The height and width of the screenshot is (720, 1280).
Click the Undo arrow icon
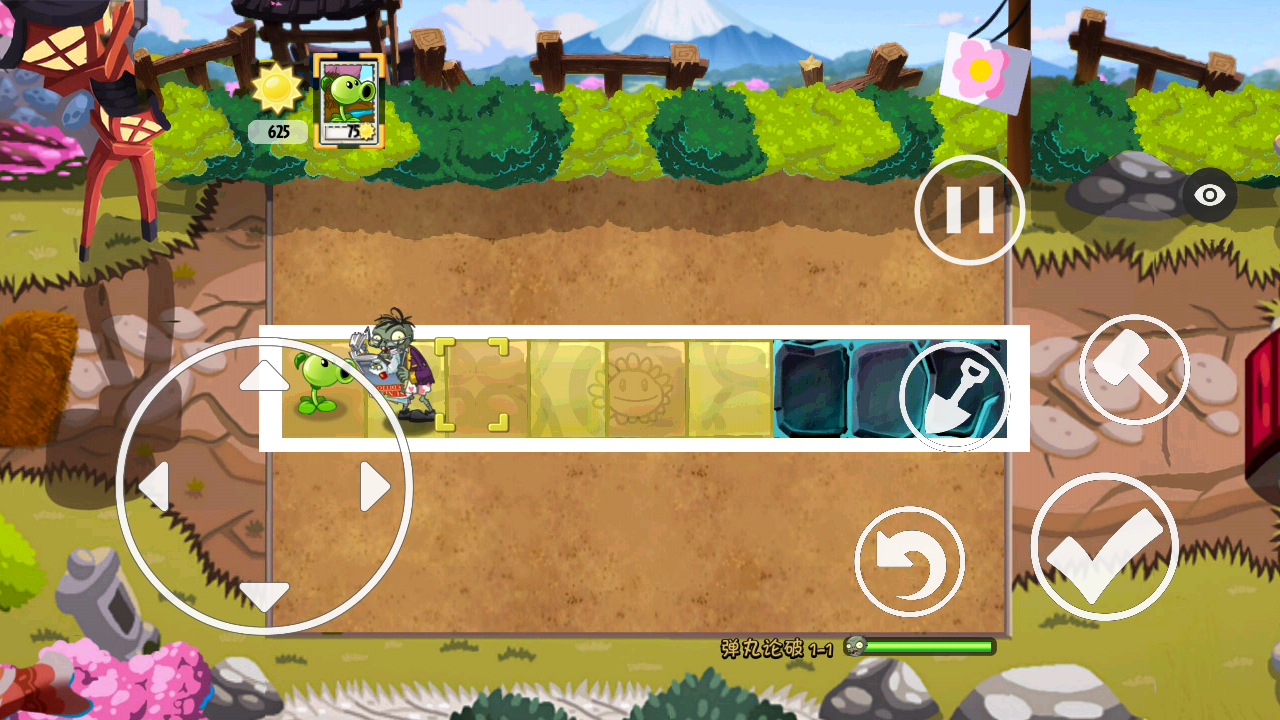tap(911, 559)
